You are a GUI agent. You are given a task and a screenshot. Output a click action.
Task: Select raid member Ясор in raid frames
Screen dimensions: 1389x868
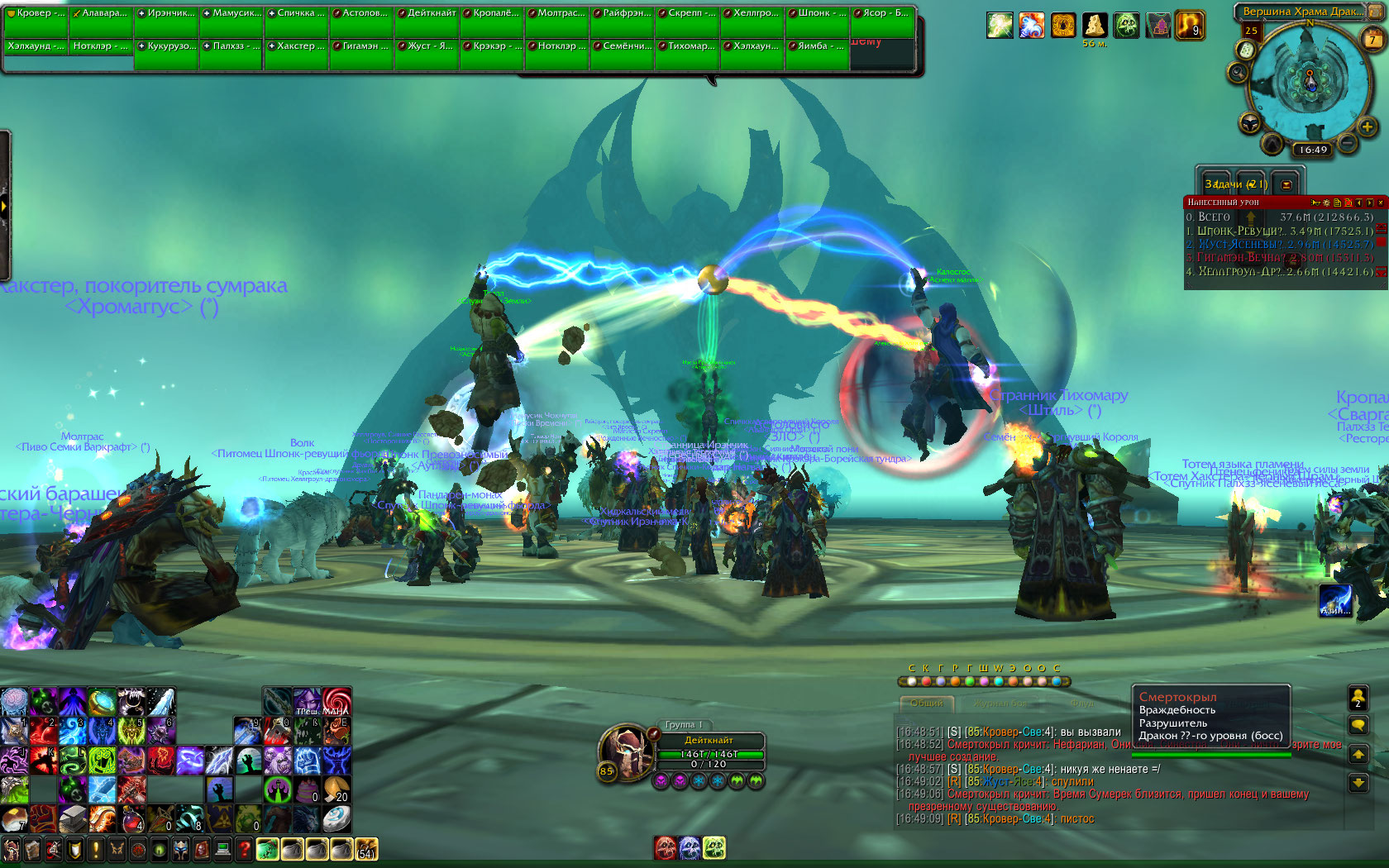pyautogui.click(x=883, y=14)
